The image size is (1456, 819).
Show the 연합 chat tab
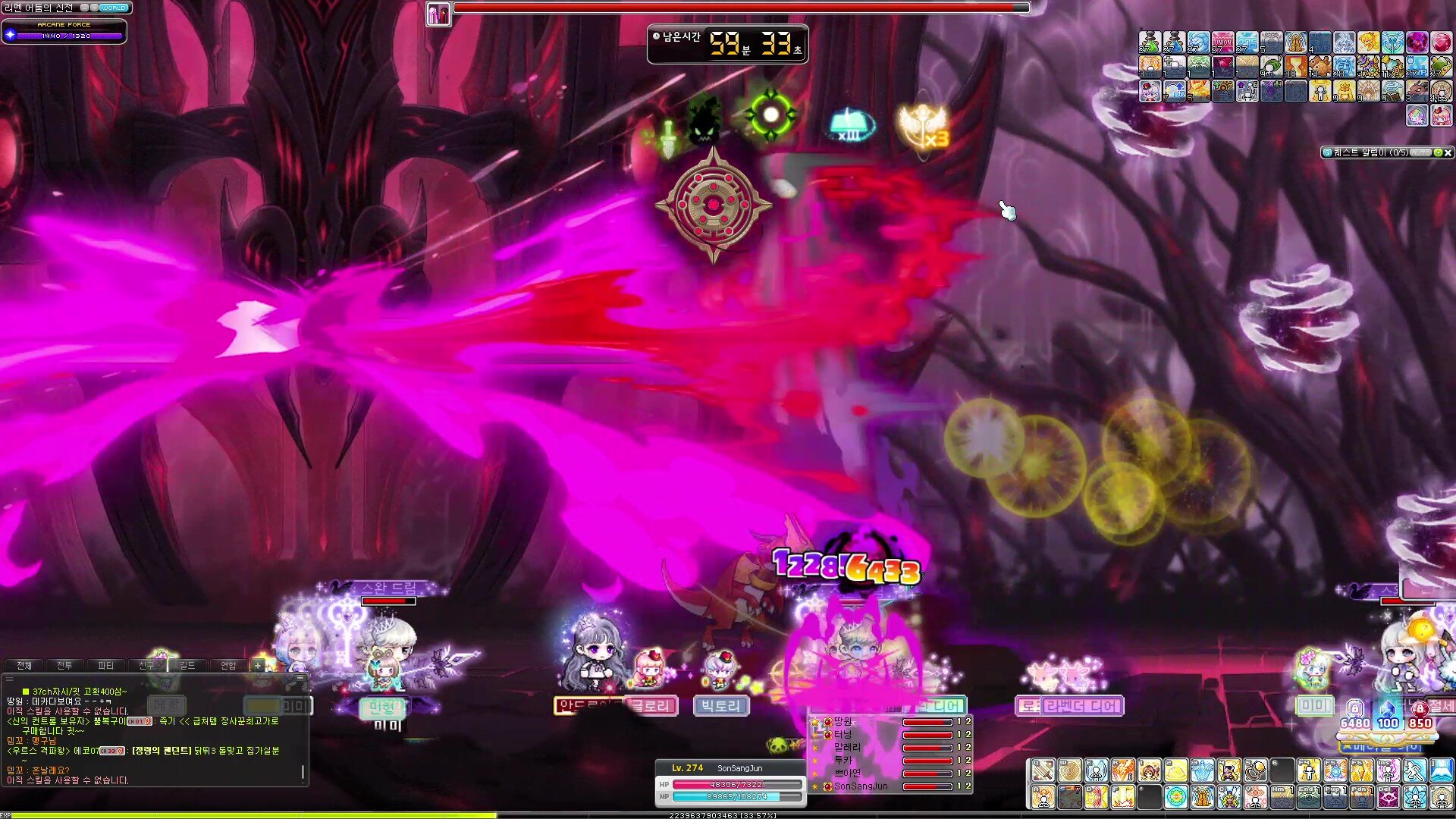click(x=228, y=665)
